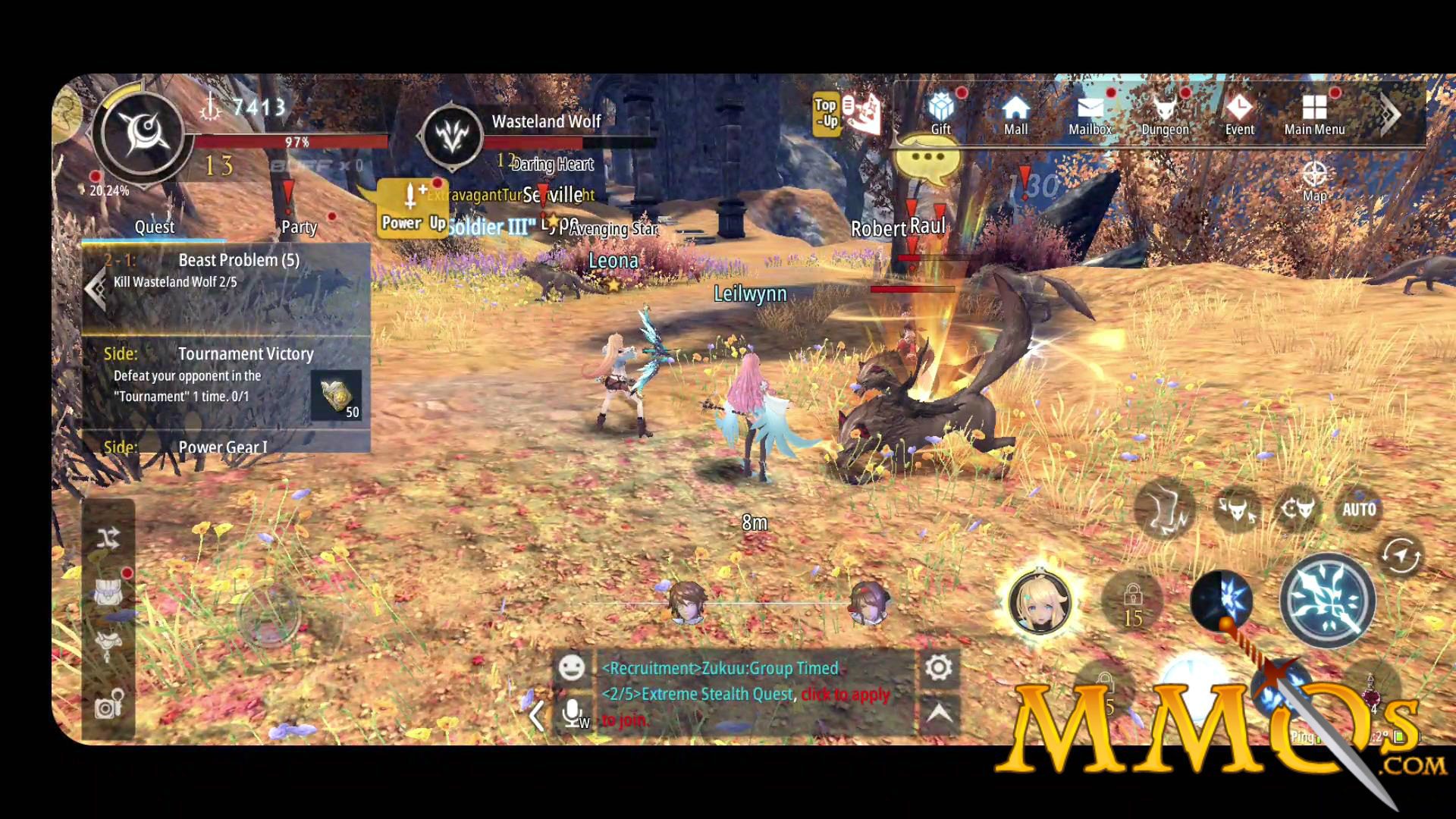Open the Gift menu icon

tap(939, 112)
